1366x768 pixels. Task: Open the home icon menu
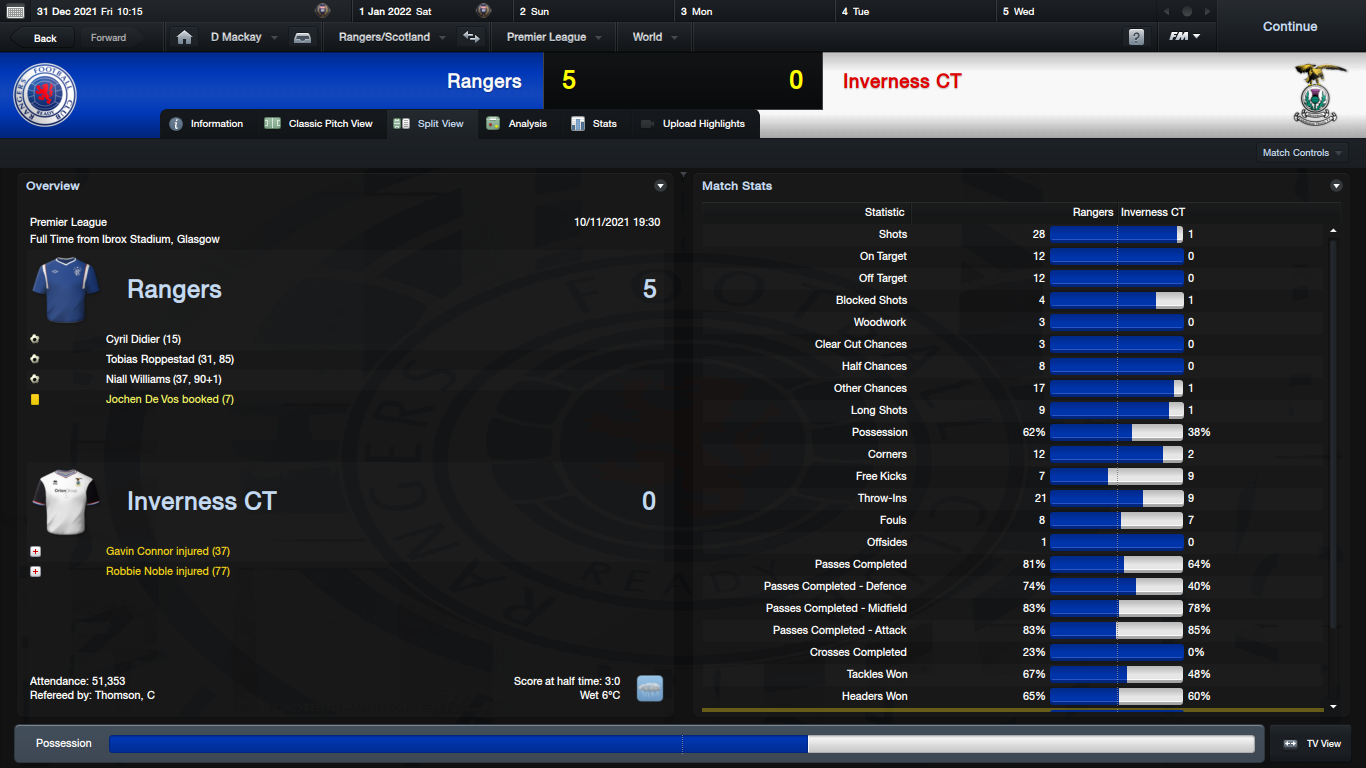(184, 37)
